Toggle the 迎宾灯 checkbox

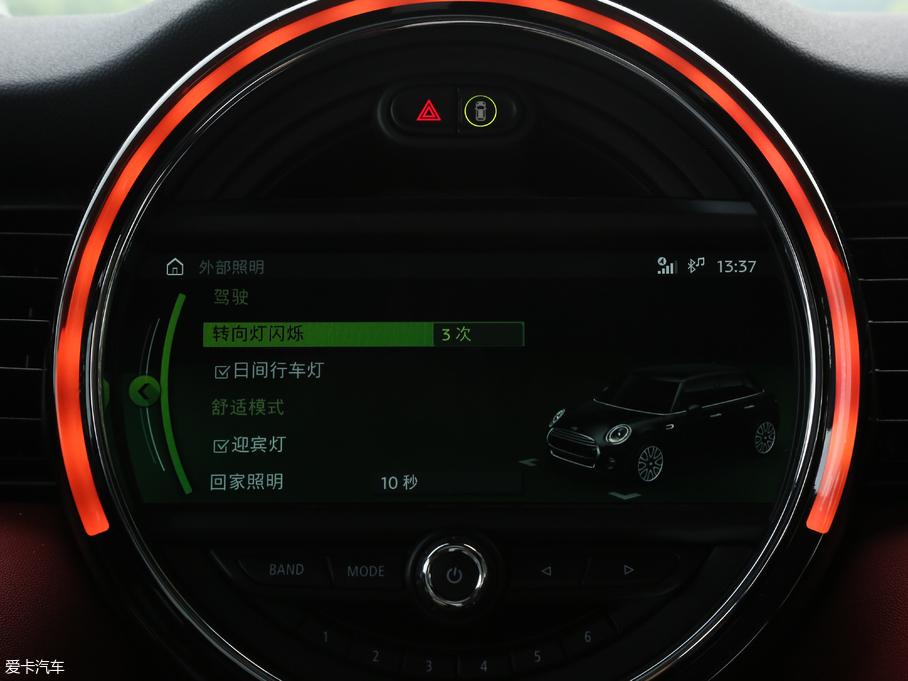click(x=222, y=445)
